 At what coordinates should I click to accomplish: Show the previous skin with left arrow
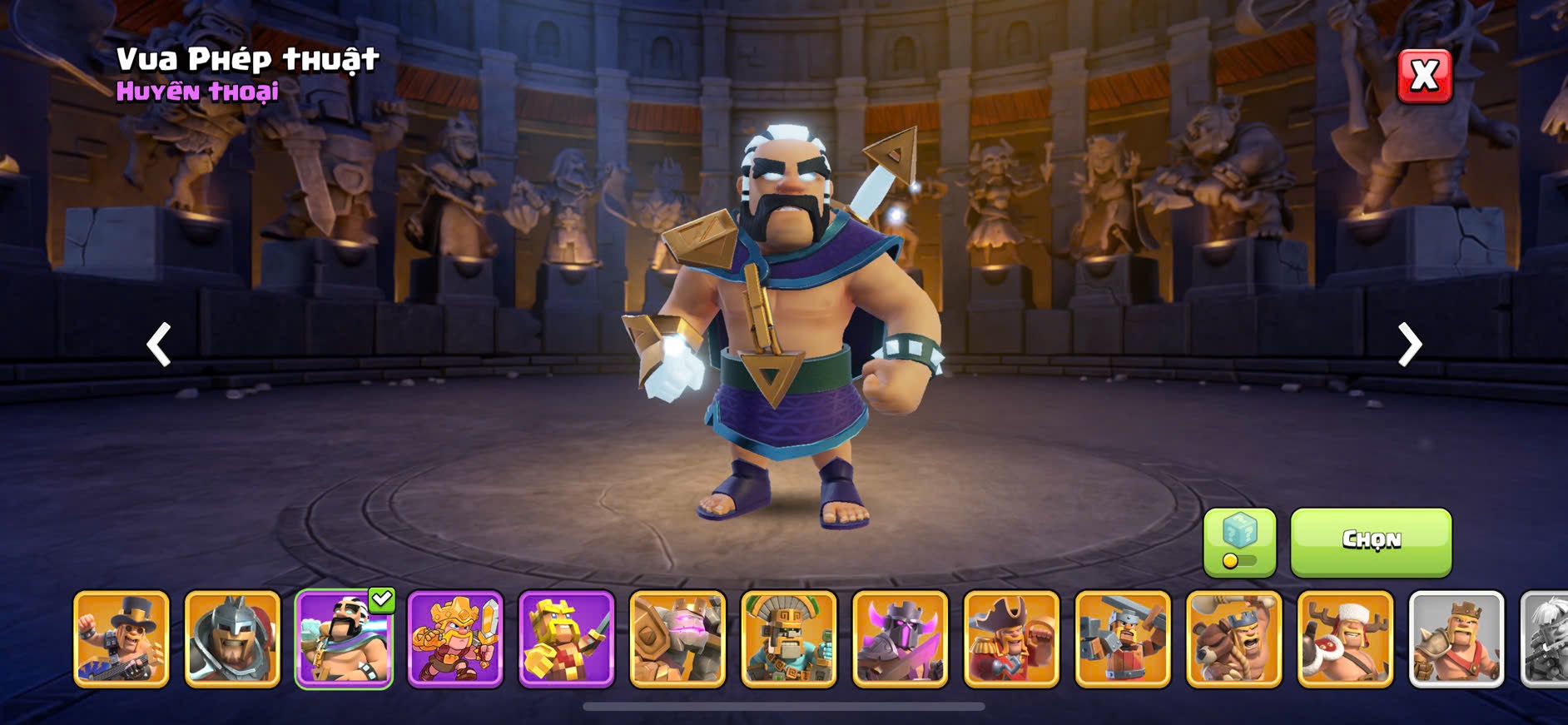(x=158, y=345)
